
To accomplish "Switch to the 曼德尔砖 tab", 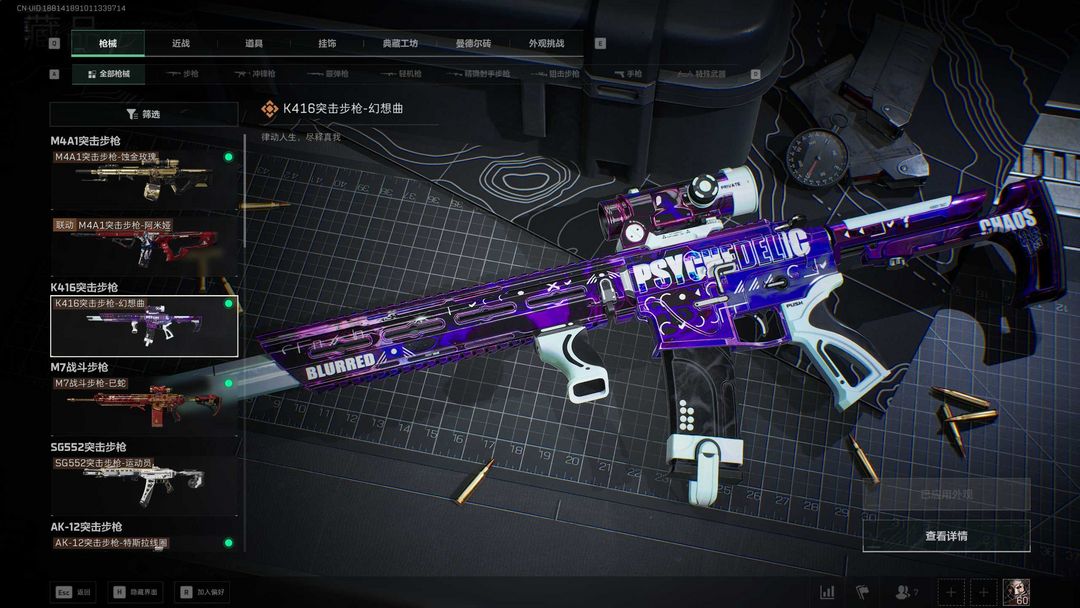I will click(473, 44).
